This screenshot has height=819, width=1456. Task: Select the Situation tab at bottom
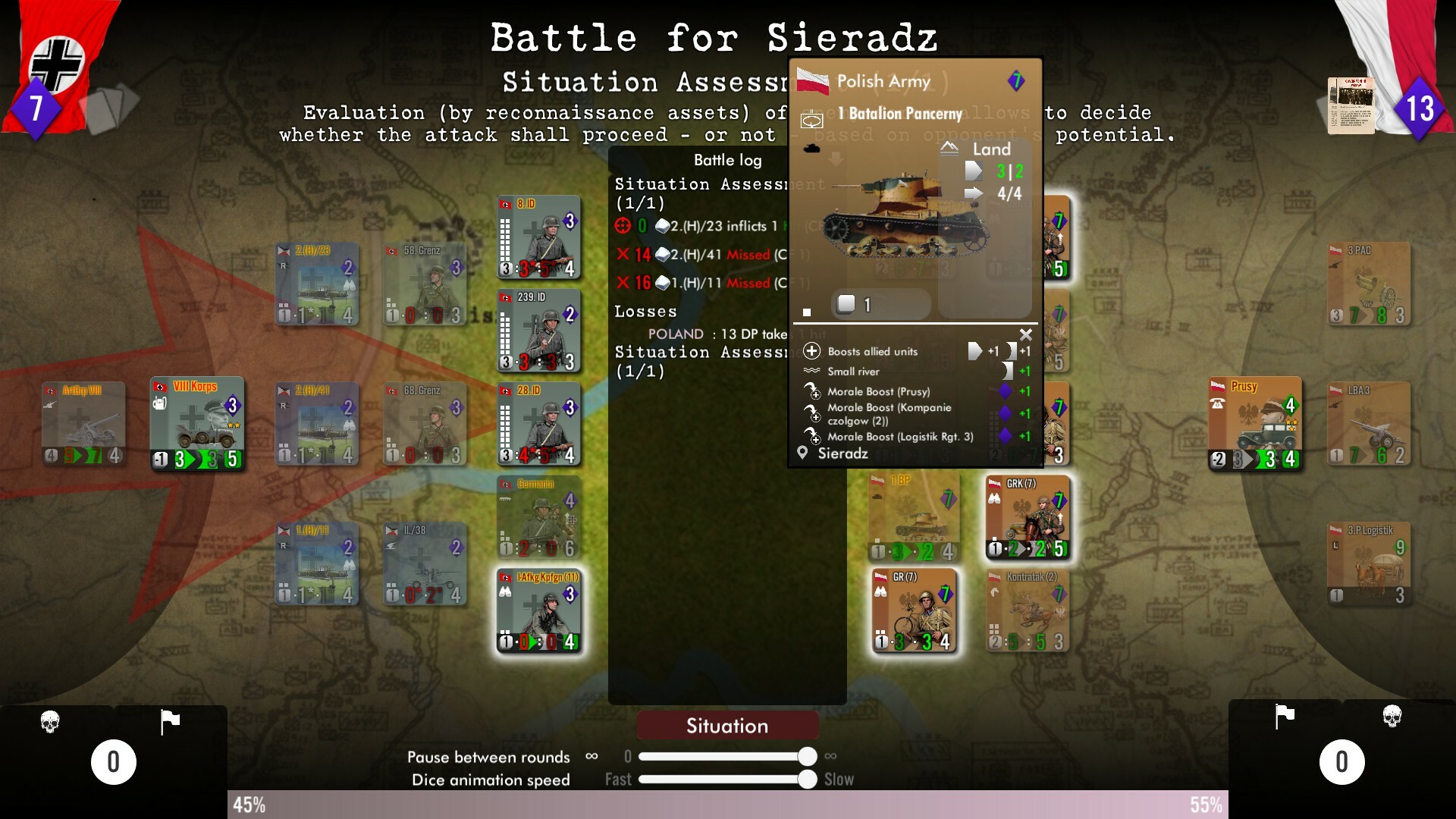click(x=727, y=725)
